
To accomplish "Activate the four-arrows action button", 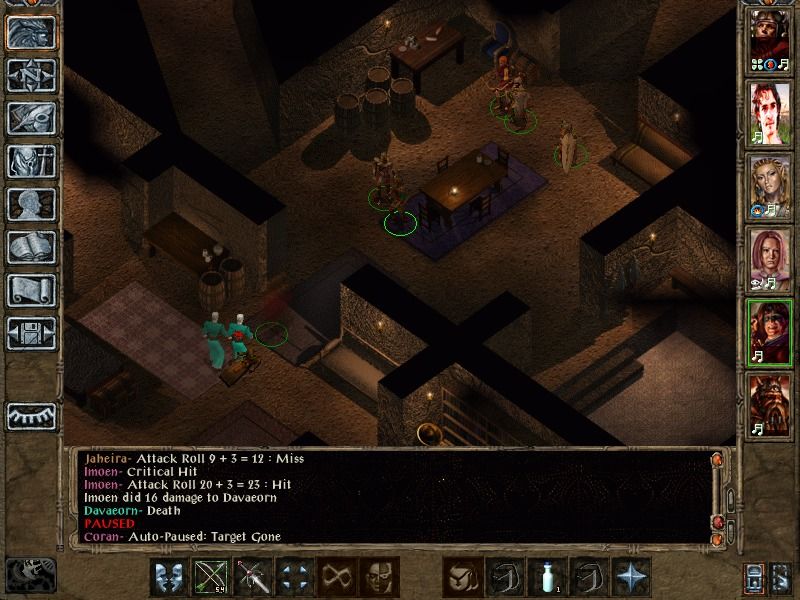I will pos(295,577).
